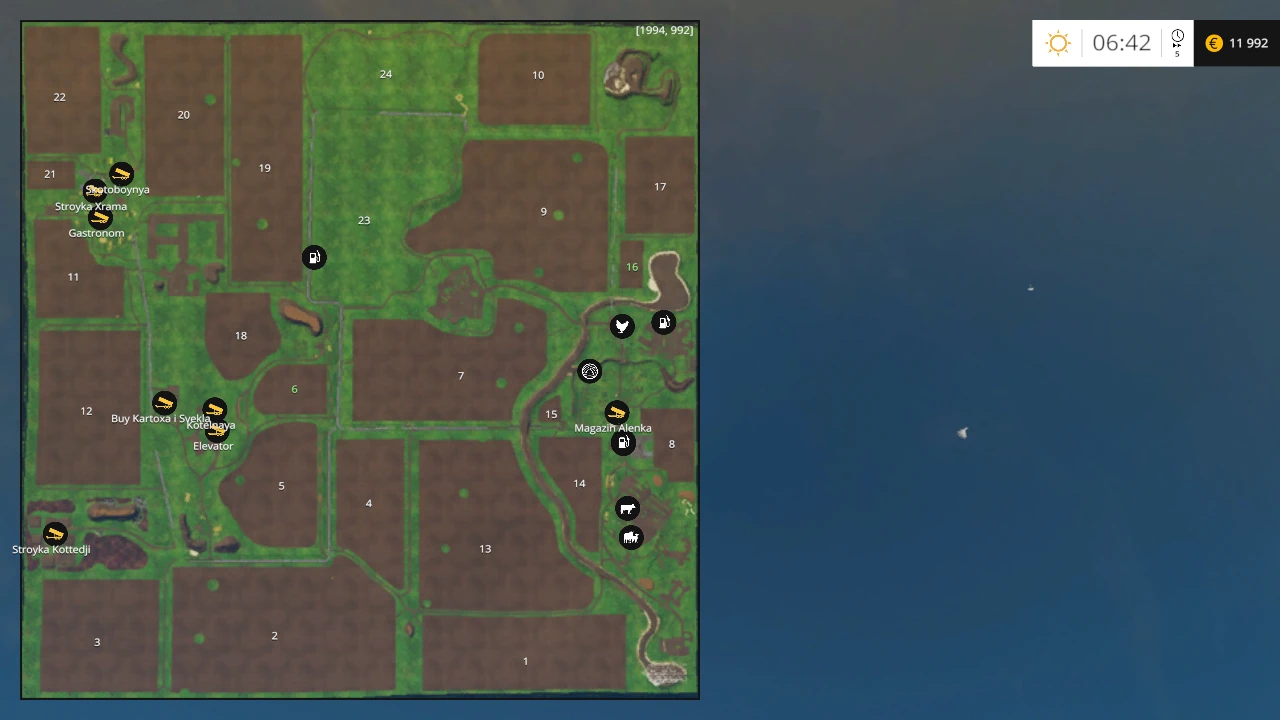Select the chicken pen icon on the map
The width and height of the screenshot is (1280, 720).
(x=622, y=325)
